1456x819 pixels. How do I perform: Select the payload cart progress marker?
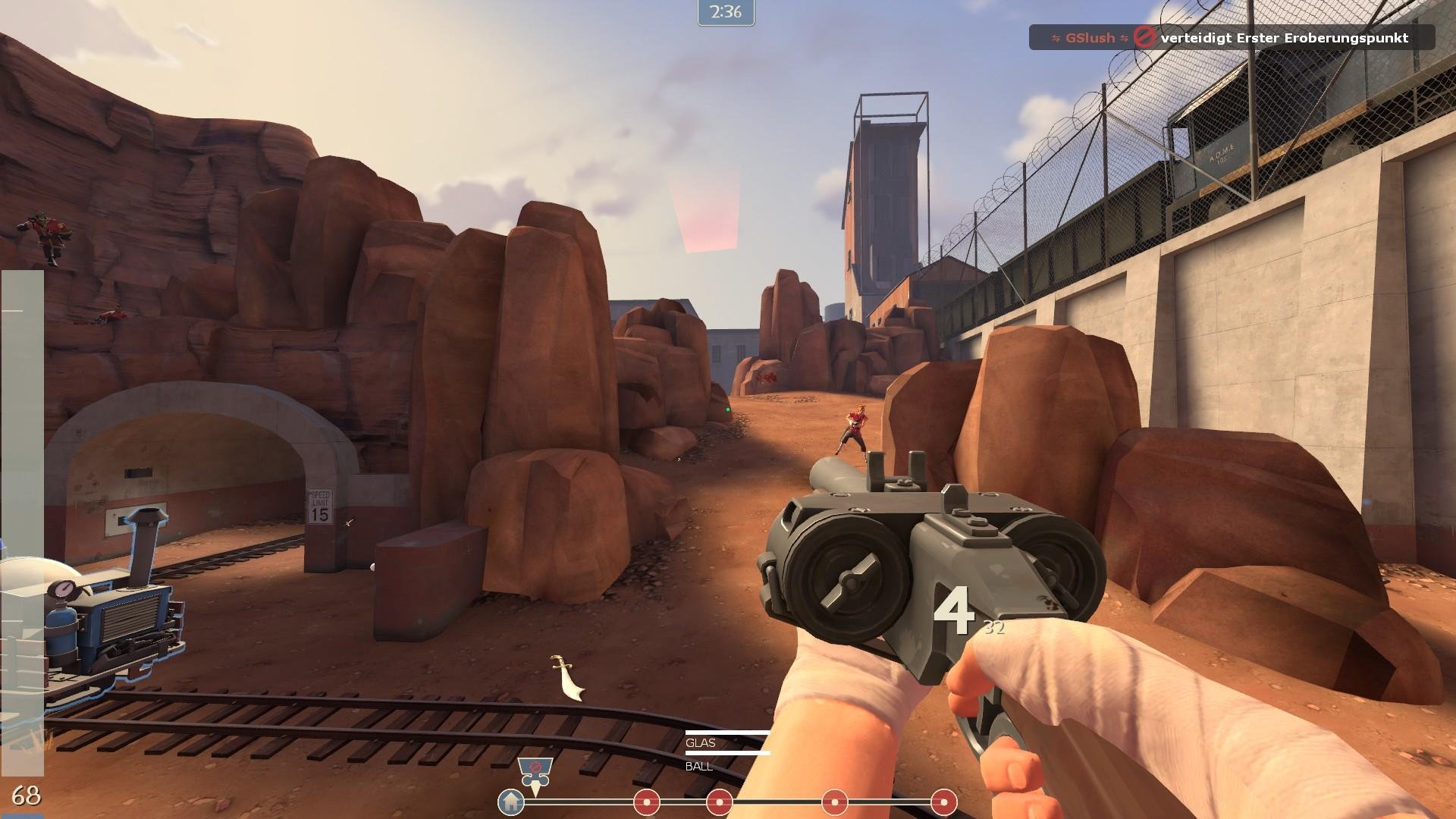[535, 773]
